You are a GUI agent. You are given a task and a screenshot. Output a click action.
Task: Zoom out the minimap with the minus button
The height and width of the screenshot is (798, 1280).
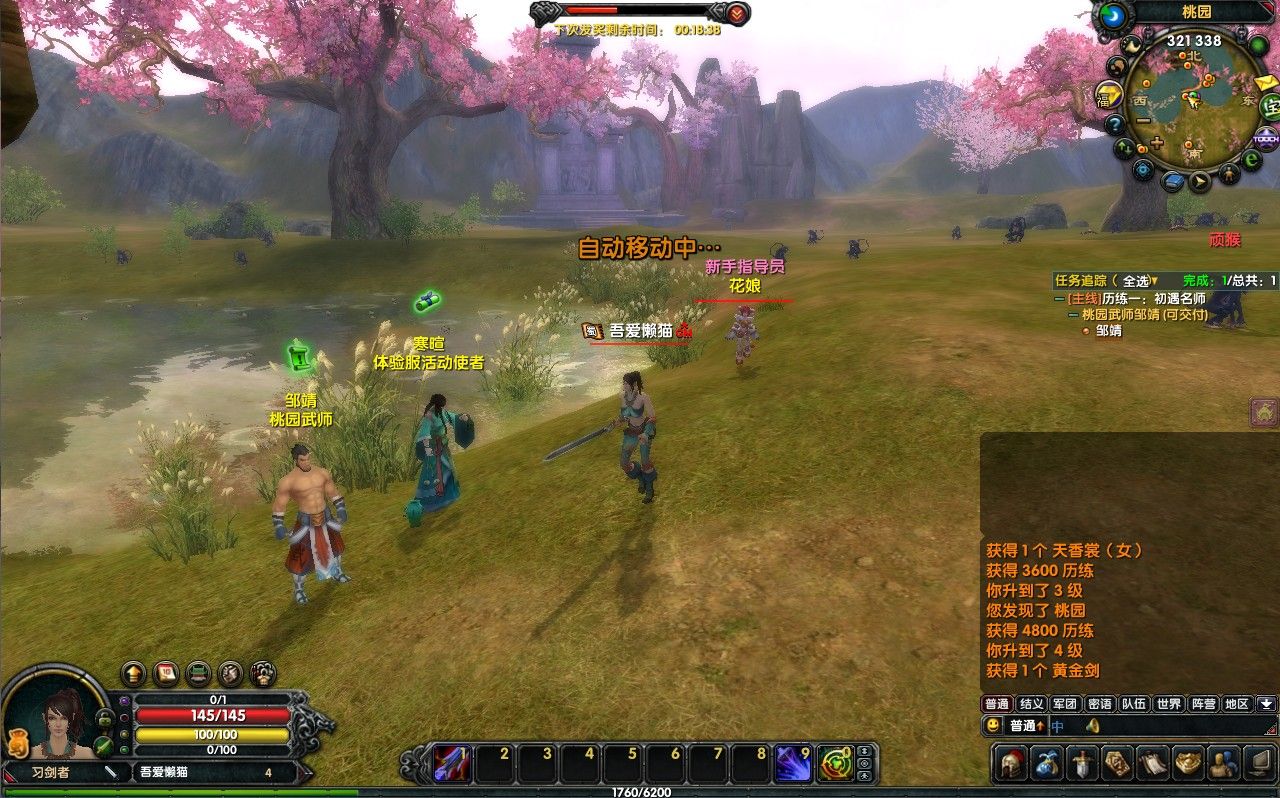1142,121
